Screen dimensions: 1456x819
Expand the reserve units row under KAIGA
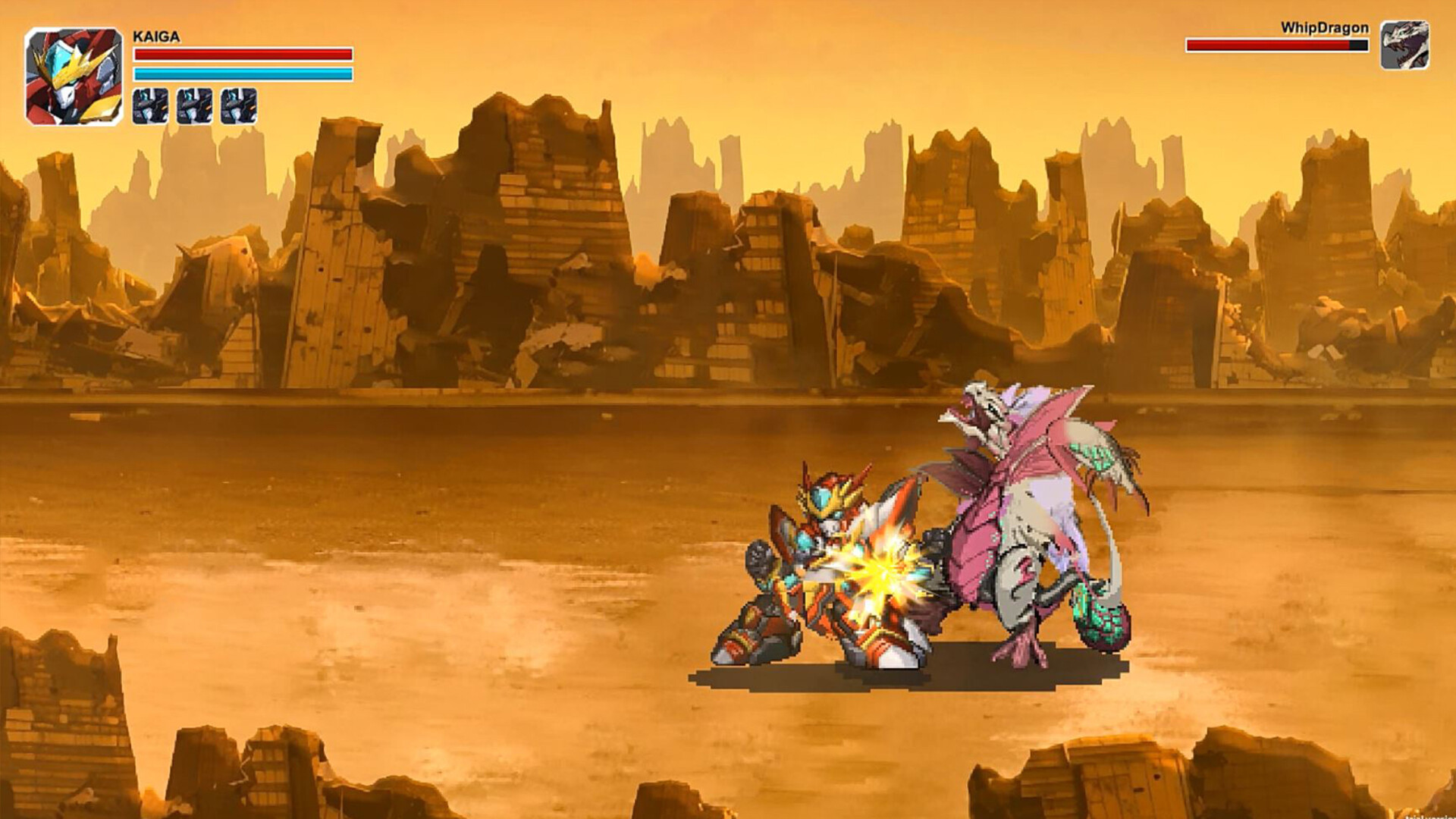(193, 107)
